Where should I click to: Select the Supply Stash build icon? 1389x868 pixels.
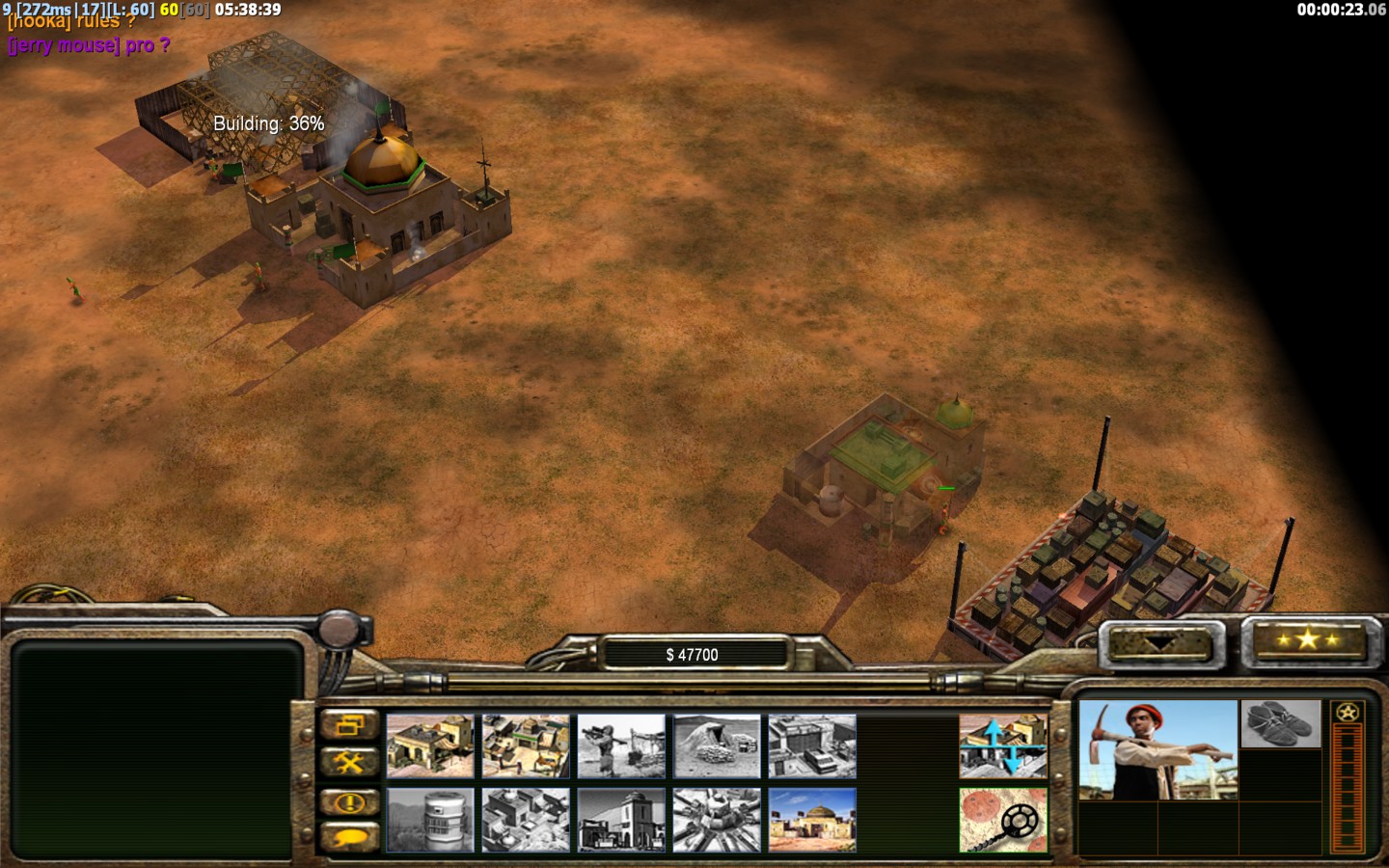(526, 746)
